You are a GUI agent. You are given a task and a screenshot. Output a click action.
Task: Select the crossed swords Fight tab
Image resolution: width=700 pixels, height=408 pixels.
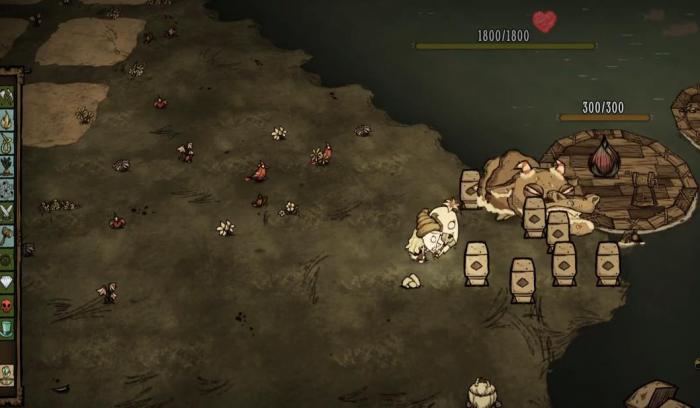point(7,212)
